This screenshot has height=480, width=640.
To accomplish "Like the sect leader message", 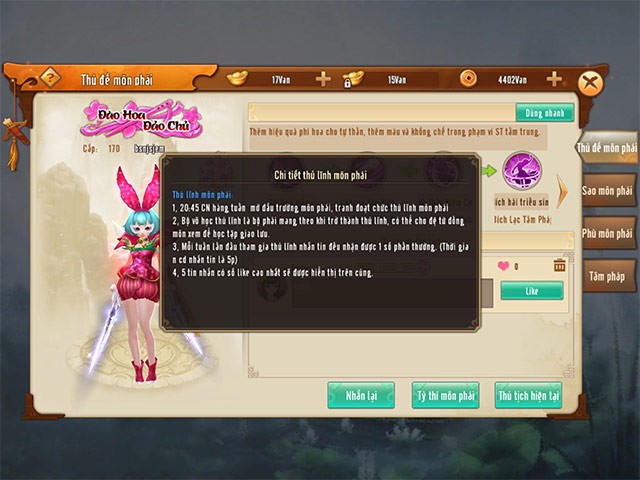I will pos(531,290).
